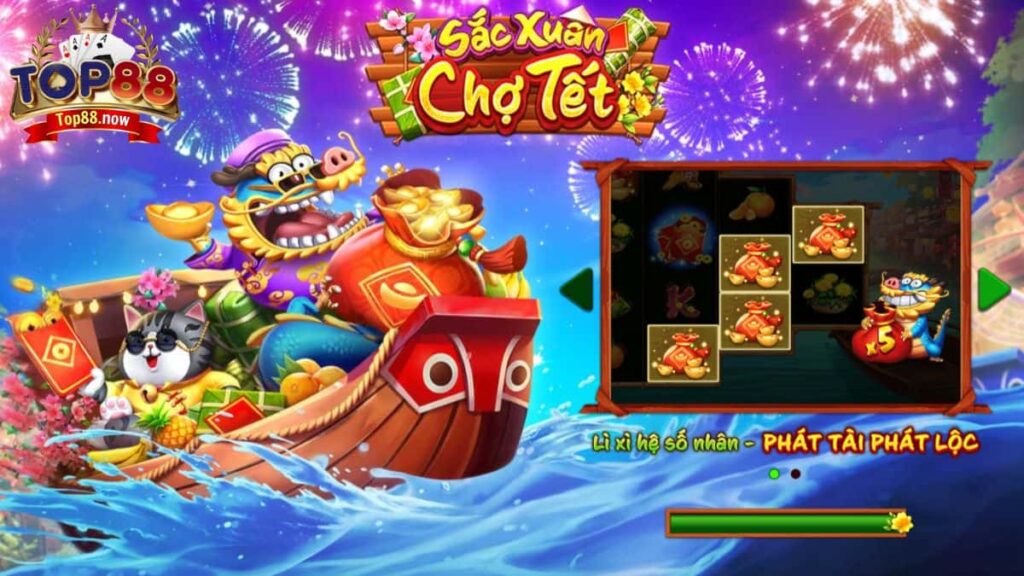Click the feature preview slideshow panel
The width and height of the screenshot is (1024, 576).
tap(785, 287)
